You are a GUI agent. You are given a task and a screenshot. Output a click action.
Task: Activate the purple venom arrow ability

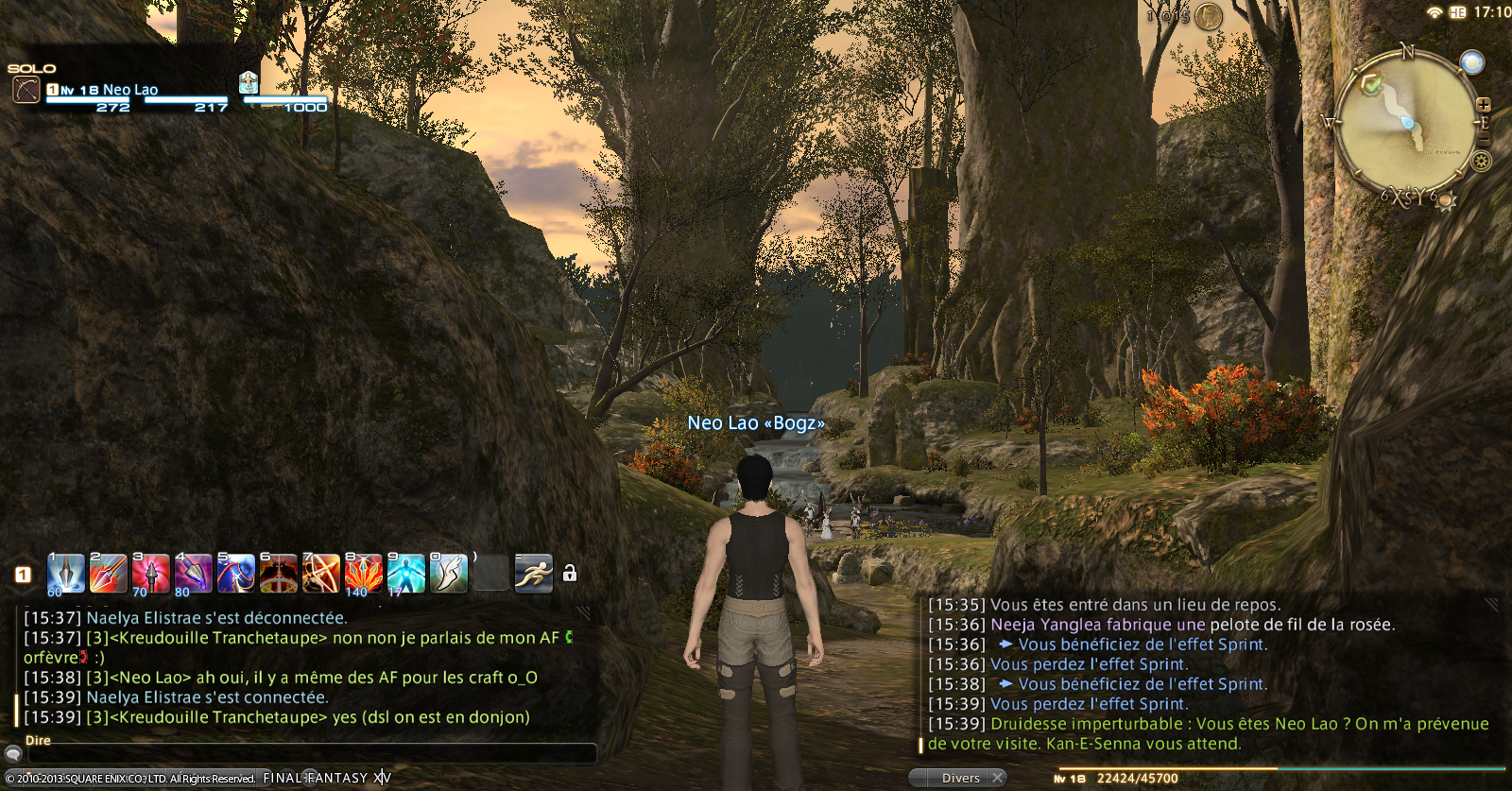click(194, 574)
